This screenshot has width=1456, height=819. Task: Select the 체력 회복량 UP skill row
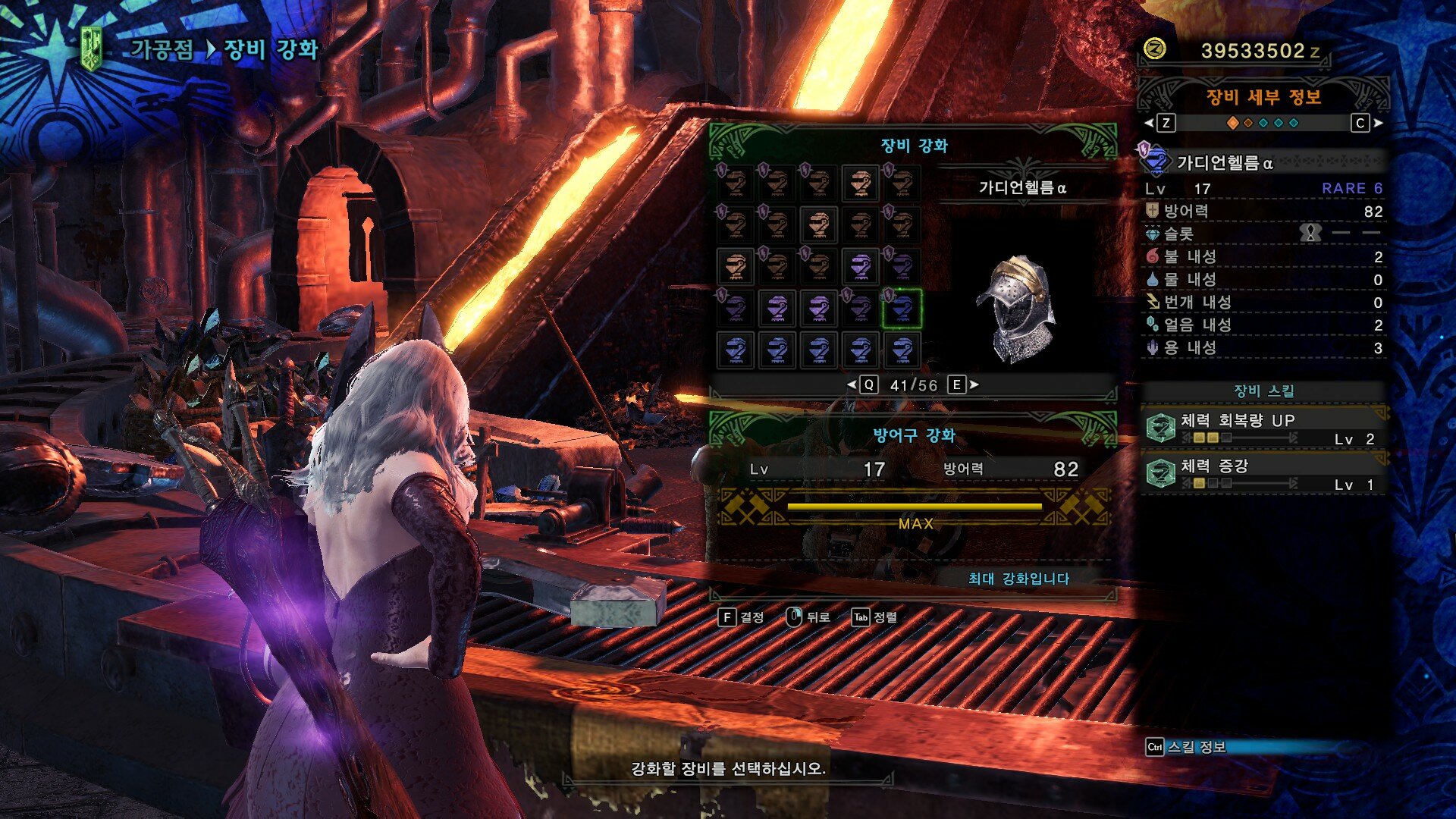point(1263,428)
